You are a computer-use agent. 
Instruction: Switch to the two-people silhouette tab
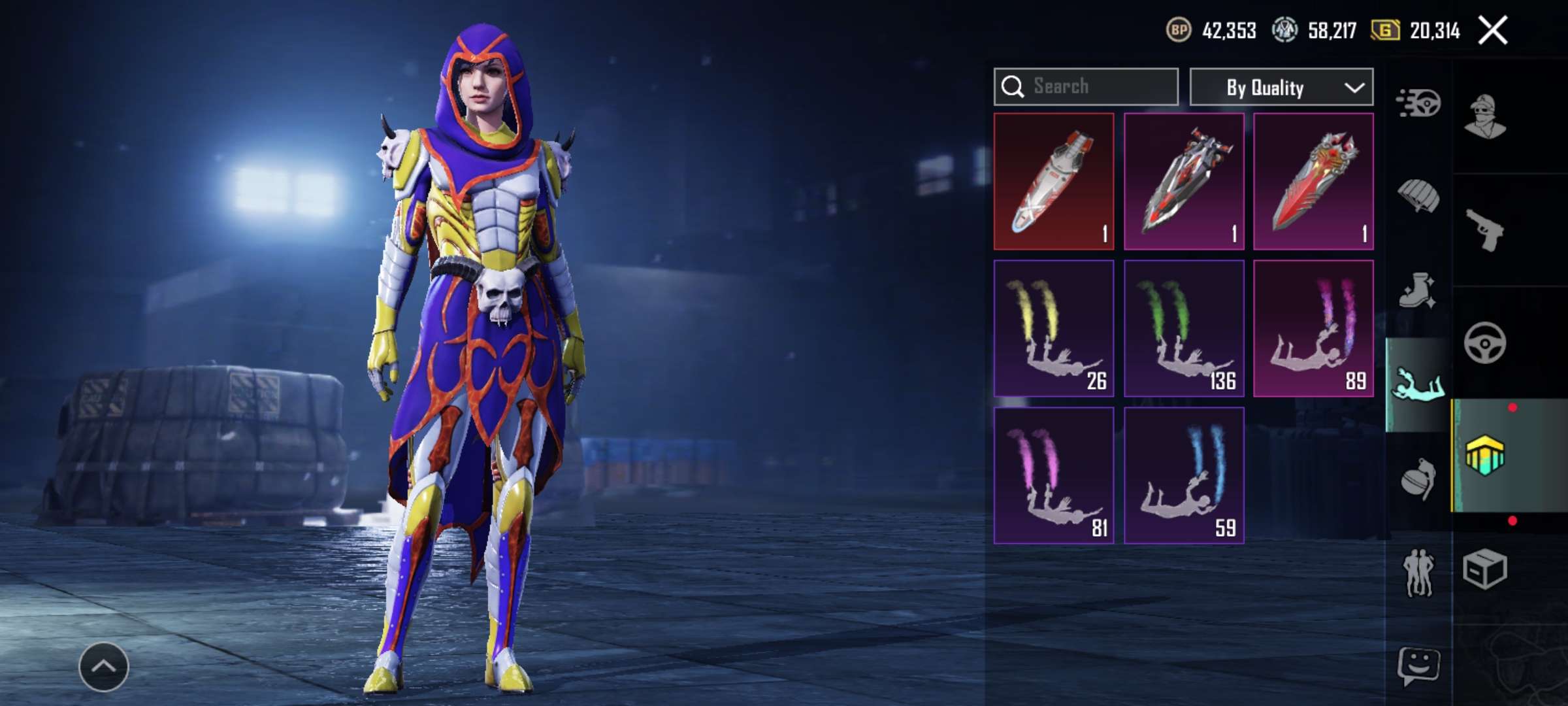coord(1418,573)
